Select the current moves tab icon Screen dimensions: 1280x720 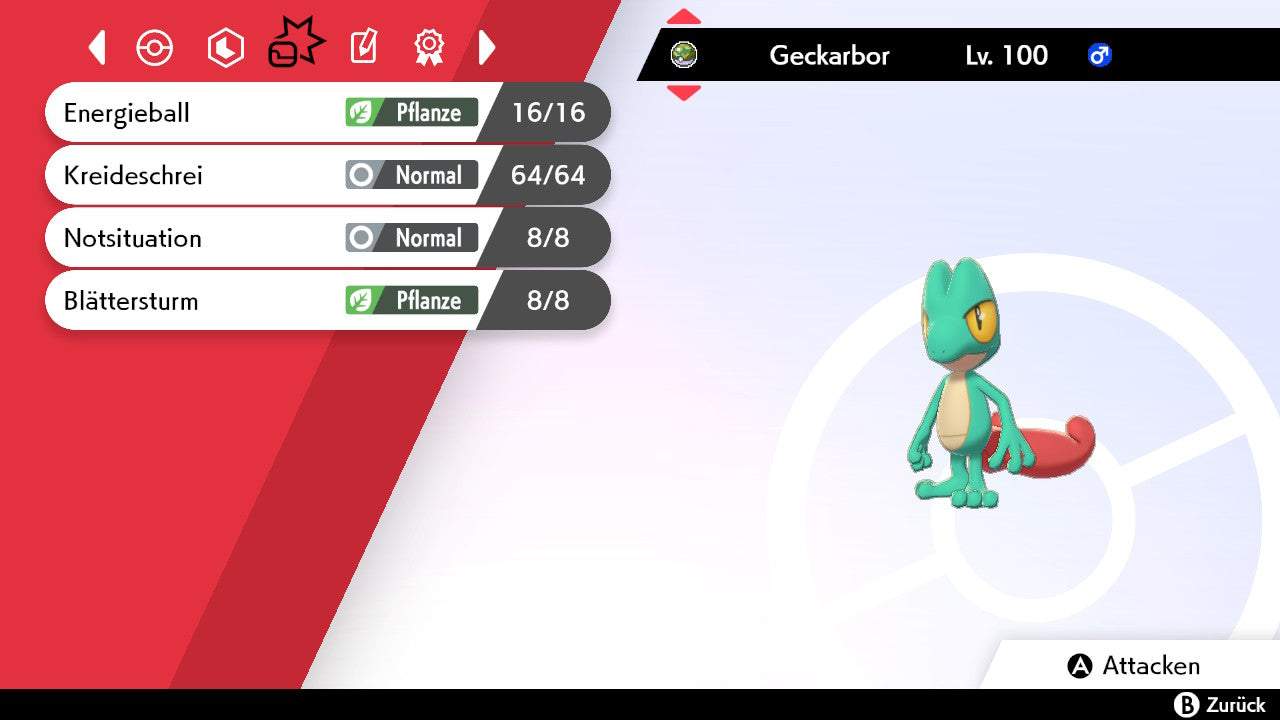click(x=295, y=45)
